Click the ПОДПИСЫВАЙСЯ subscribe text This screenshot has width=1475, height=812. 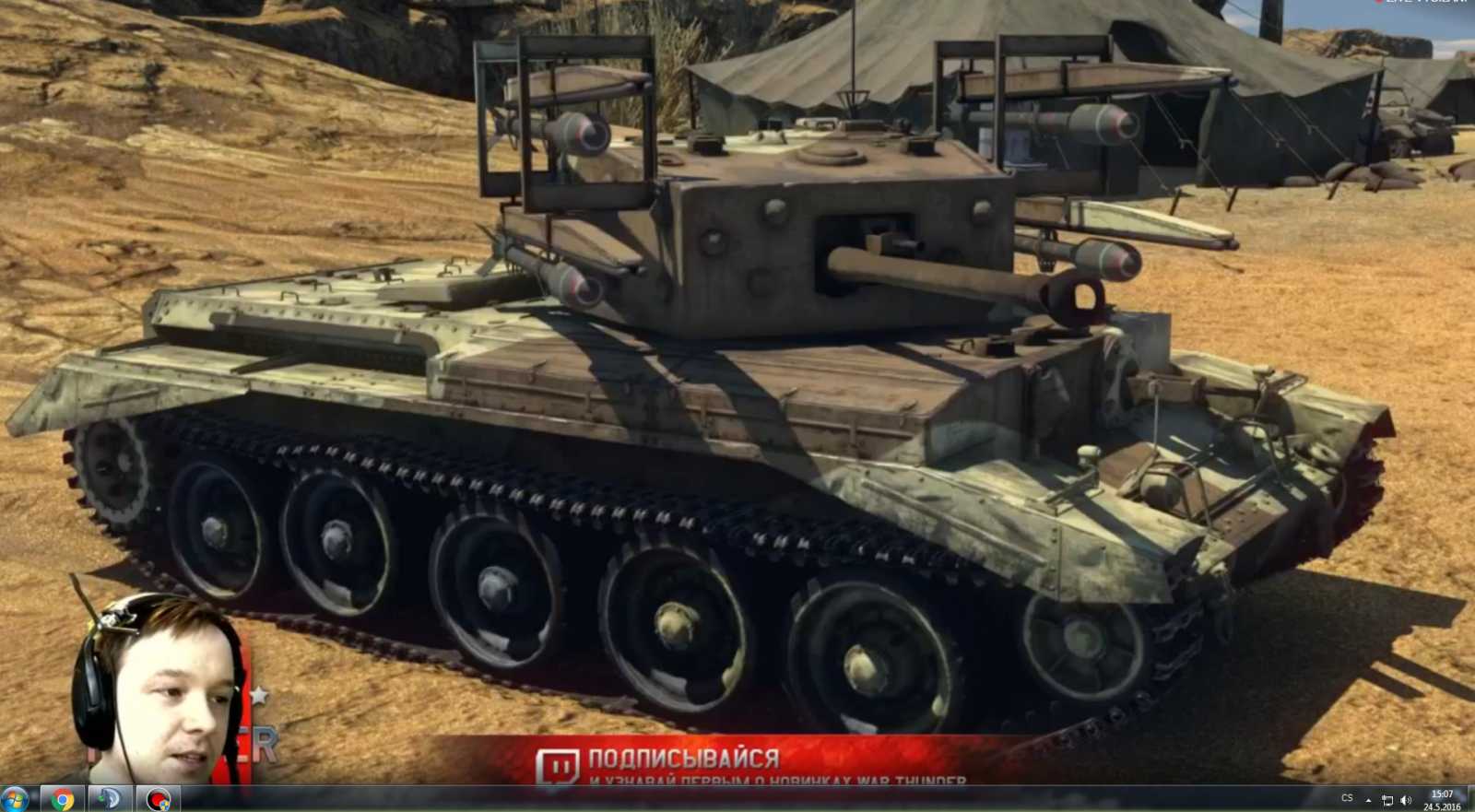tap(684, 757)
